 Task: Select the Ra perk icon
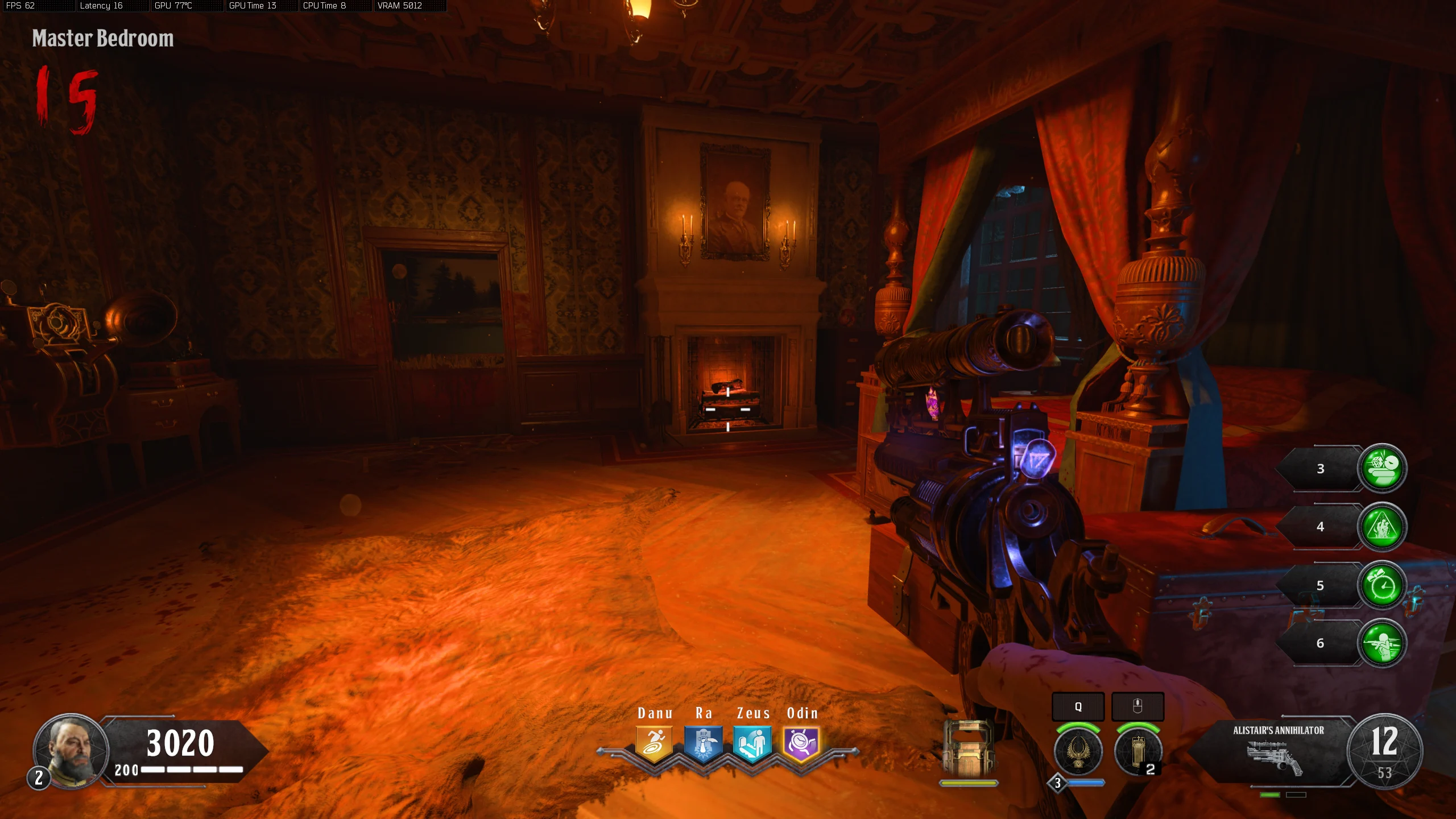pos(704,743)
